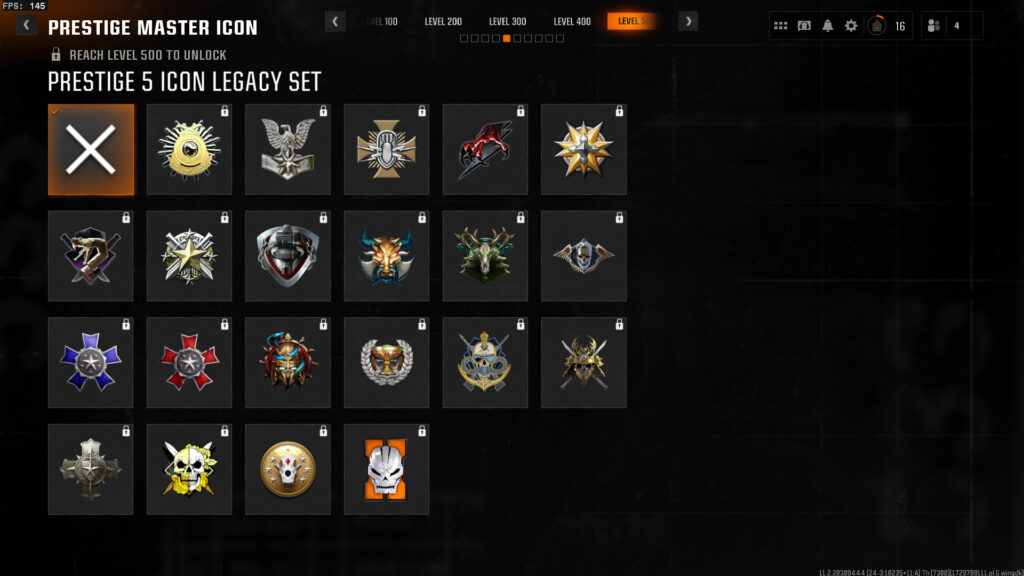This screenshot has height=576, width=1024.
Task: Switch to the Level 200 tab
Action: [443, 21]
